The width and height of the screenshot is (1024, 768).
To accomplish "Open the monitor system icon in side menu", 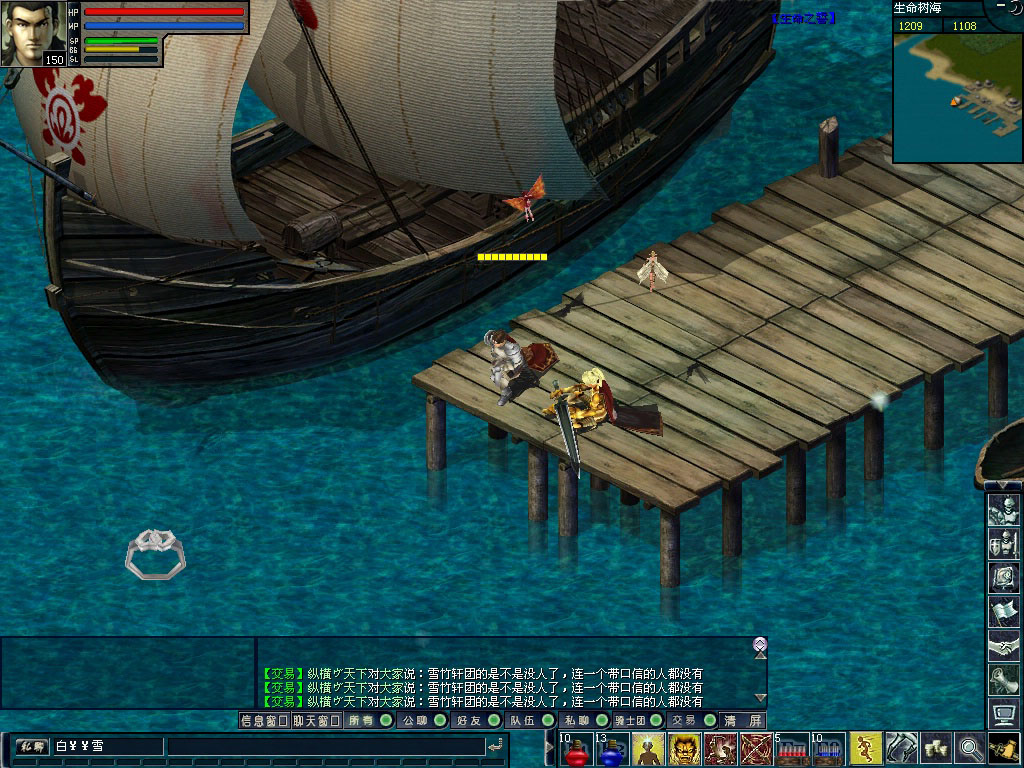I will [x=1003, y=714].
